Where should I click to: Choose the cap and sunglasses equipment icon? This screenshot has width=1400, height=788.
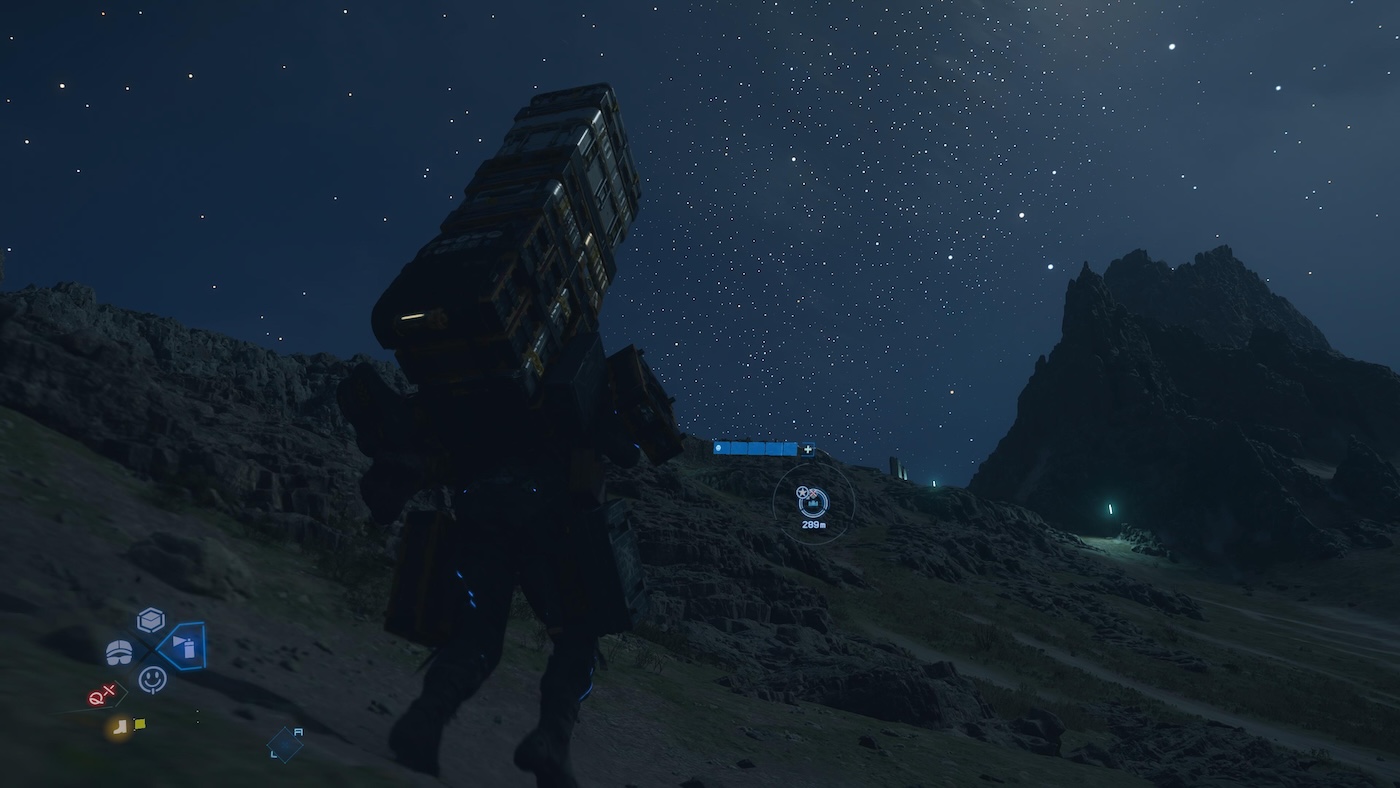(x=119, y=652)
